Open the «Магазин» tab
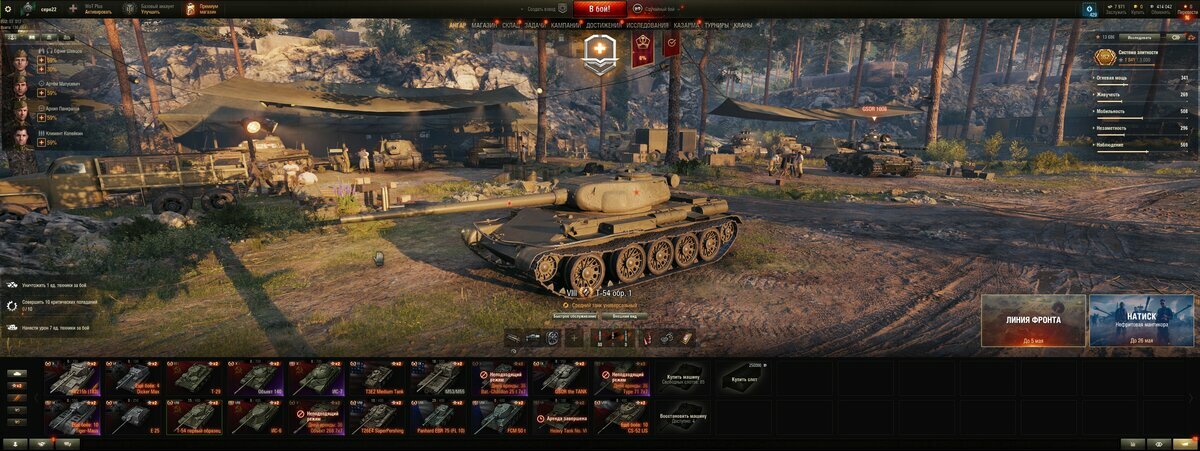This screenshot has height=451, width=1200. pyautogui.click(x=483, y=24)
